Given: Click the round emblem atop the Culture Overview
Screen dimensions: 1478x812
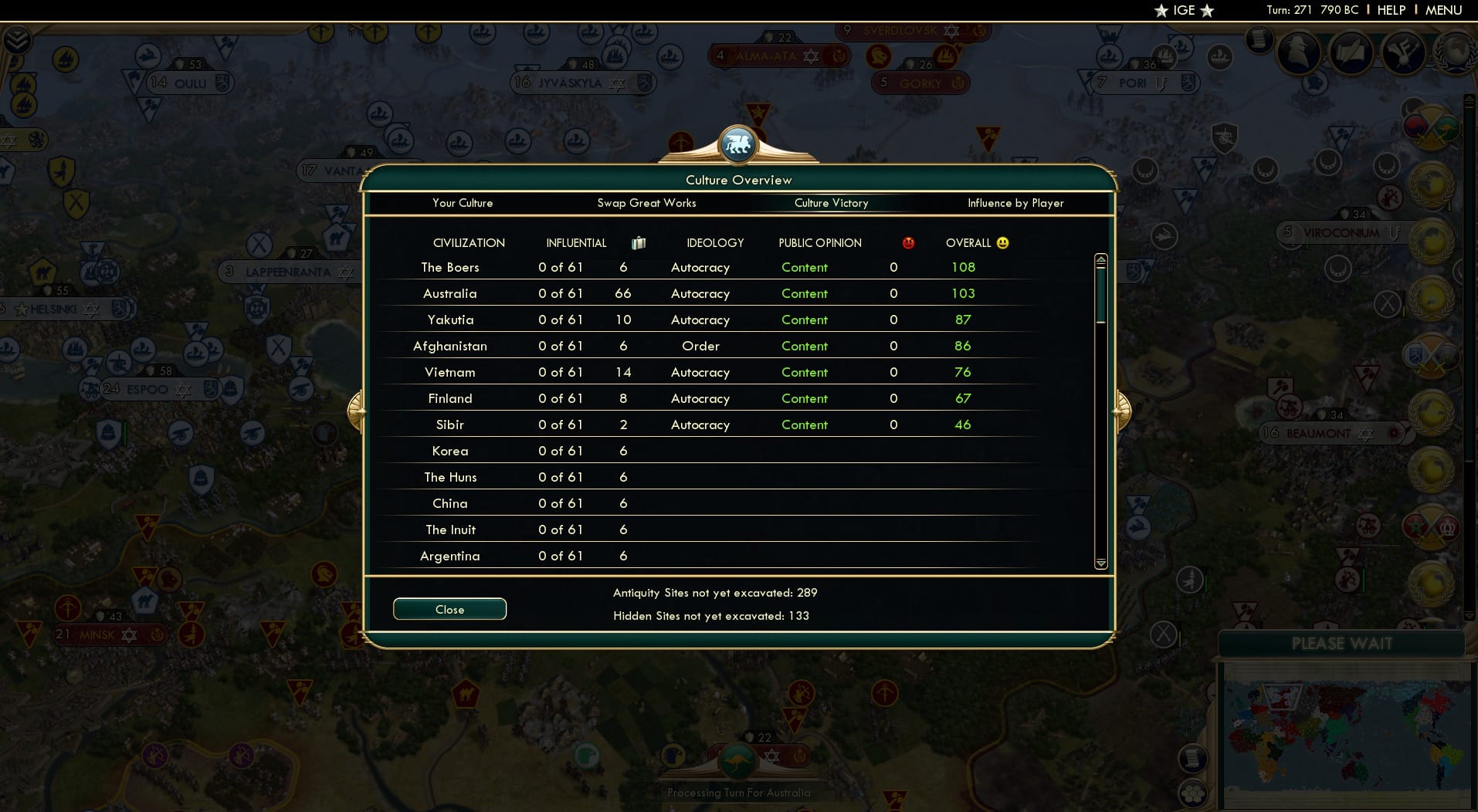Looking at the screenshot, I should 738,143.
